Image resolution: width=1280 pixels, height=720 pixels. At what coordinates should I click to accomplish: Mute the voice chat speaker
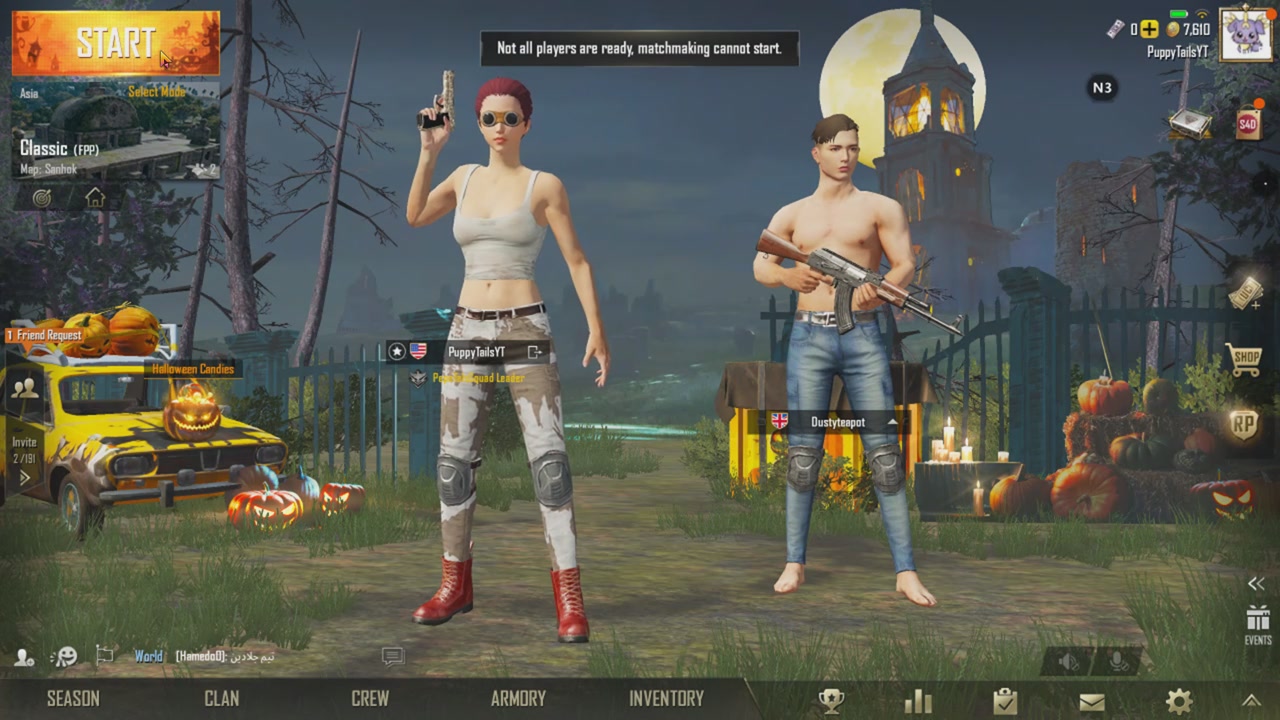(1066, 660)
